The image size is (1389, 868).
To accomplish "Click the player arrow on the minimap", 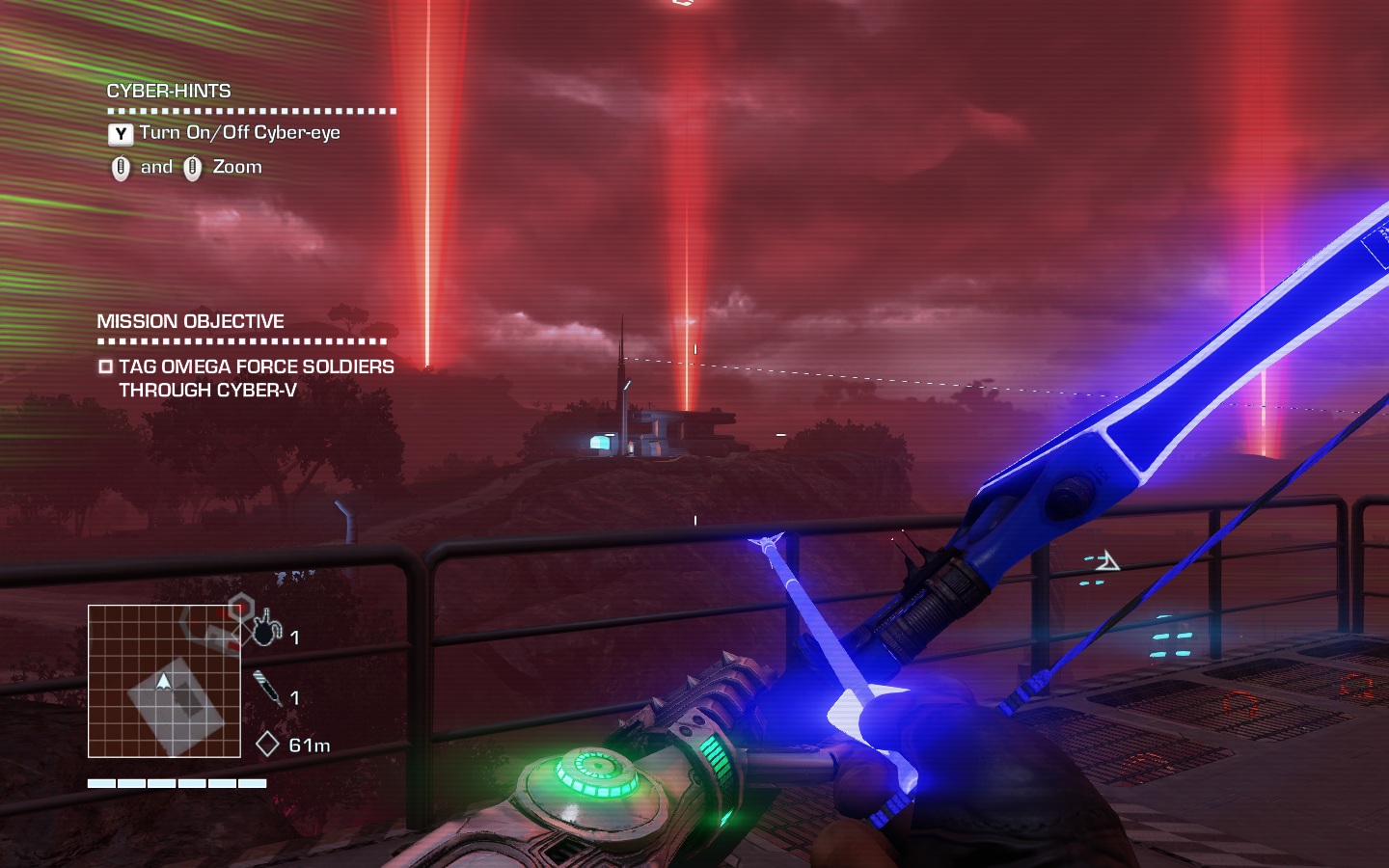I will (x=164, y=682).
